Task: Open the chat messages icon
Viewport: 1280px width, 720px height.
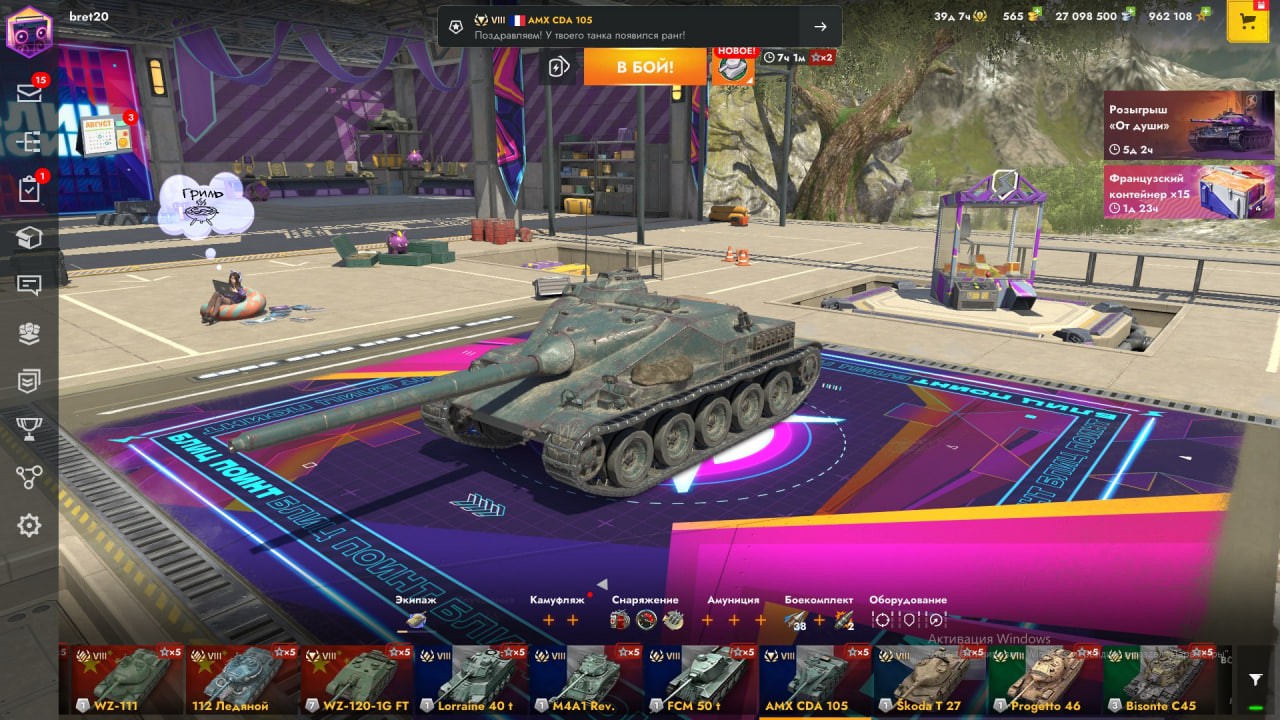Action: pos(29,285)
